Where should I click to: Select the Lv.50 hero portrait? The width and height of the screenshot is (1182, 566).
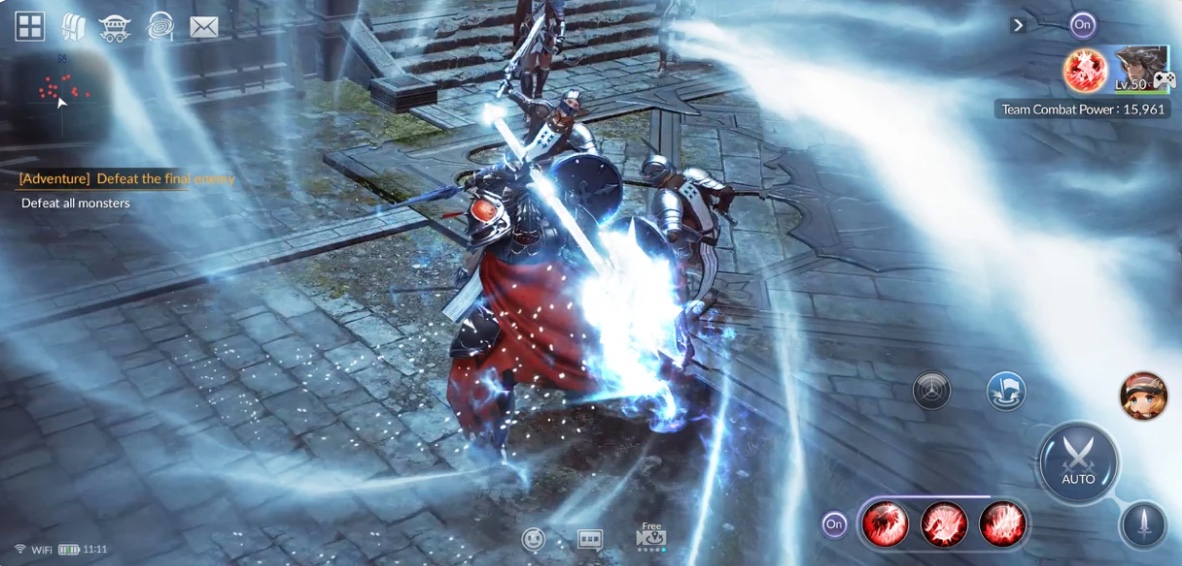click(1140, 69)
